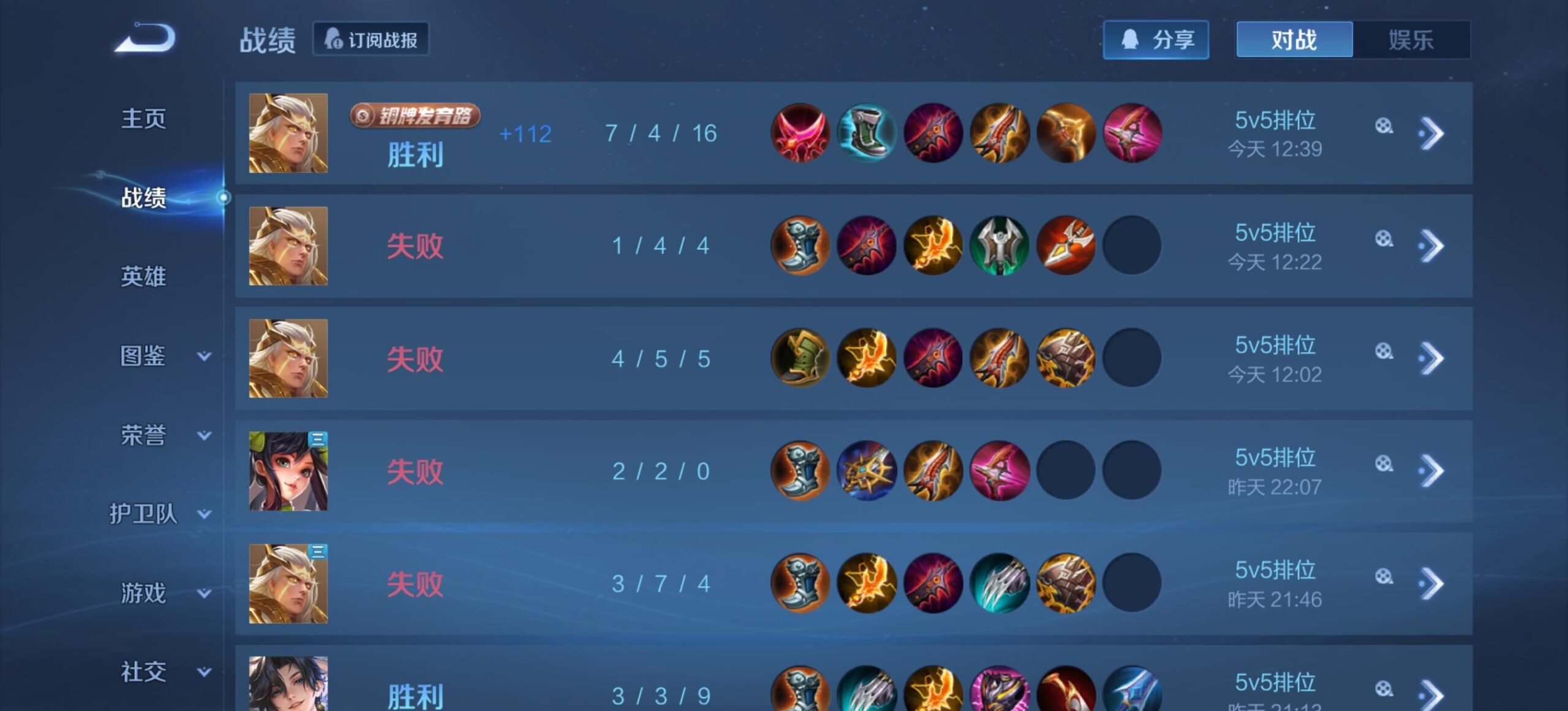Expand the 护卫队 sidebar section
This screenshot has width=1568, height=711.
coord(160,514)
